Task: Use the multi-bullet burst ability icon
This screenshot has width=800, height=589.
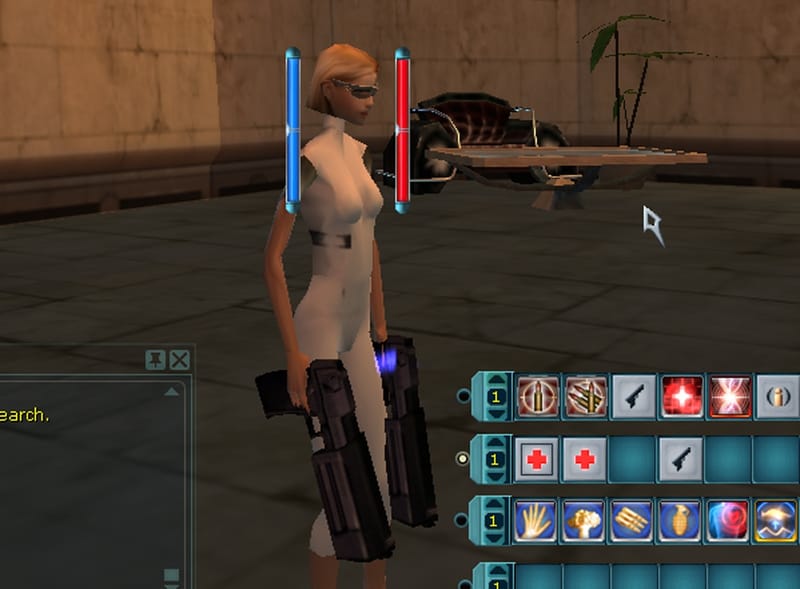Action: point(586,397)
